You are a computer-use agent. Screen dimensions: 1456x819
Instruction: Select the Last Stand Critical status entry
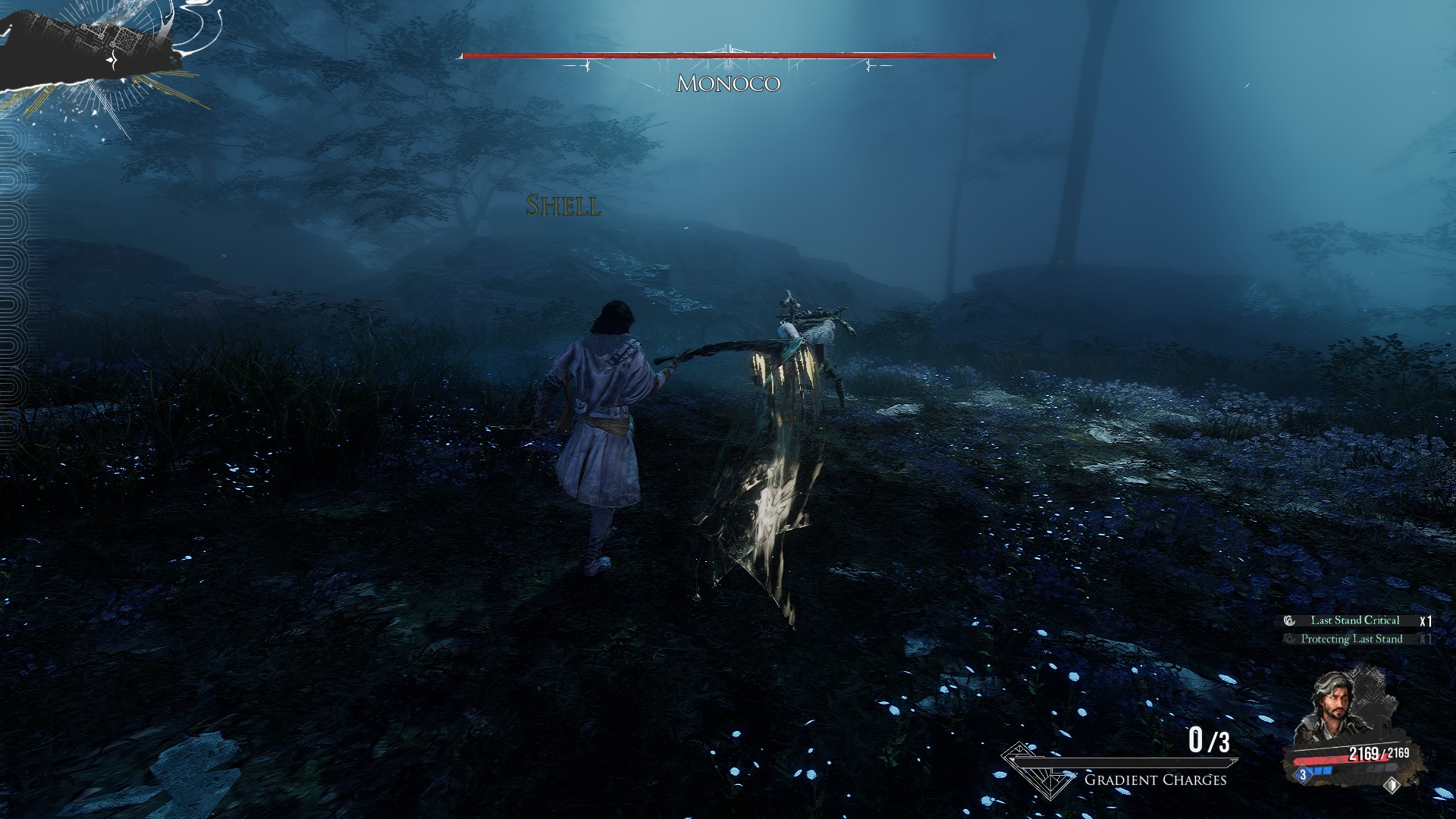click(1354, 620)
